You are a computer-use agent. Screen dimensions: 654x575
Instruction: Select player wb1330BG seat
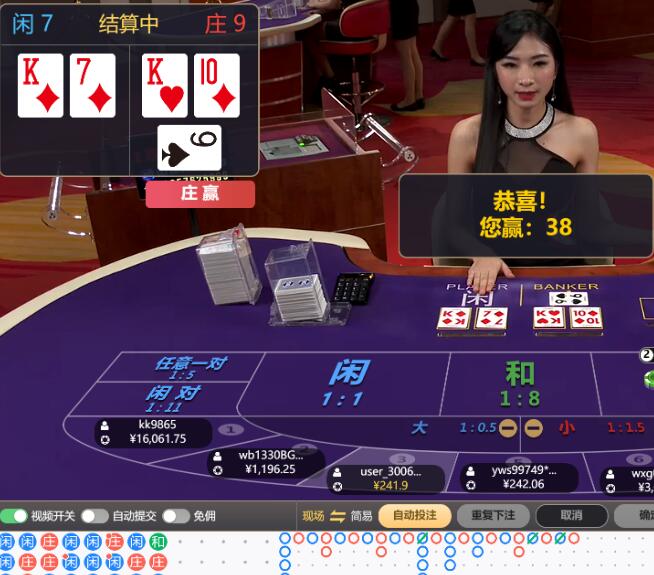coord(266,462)
